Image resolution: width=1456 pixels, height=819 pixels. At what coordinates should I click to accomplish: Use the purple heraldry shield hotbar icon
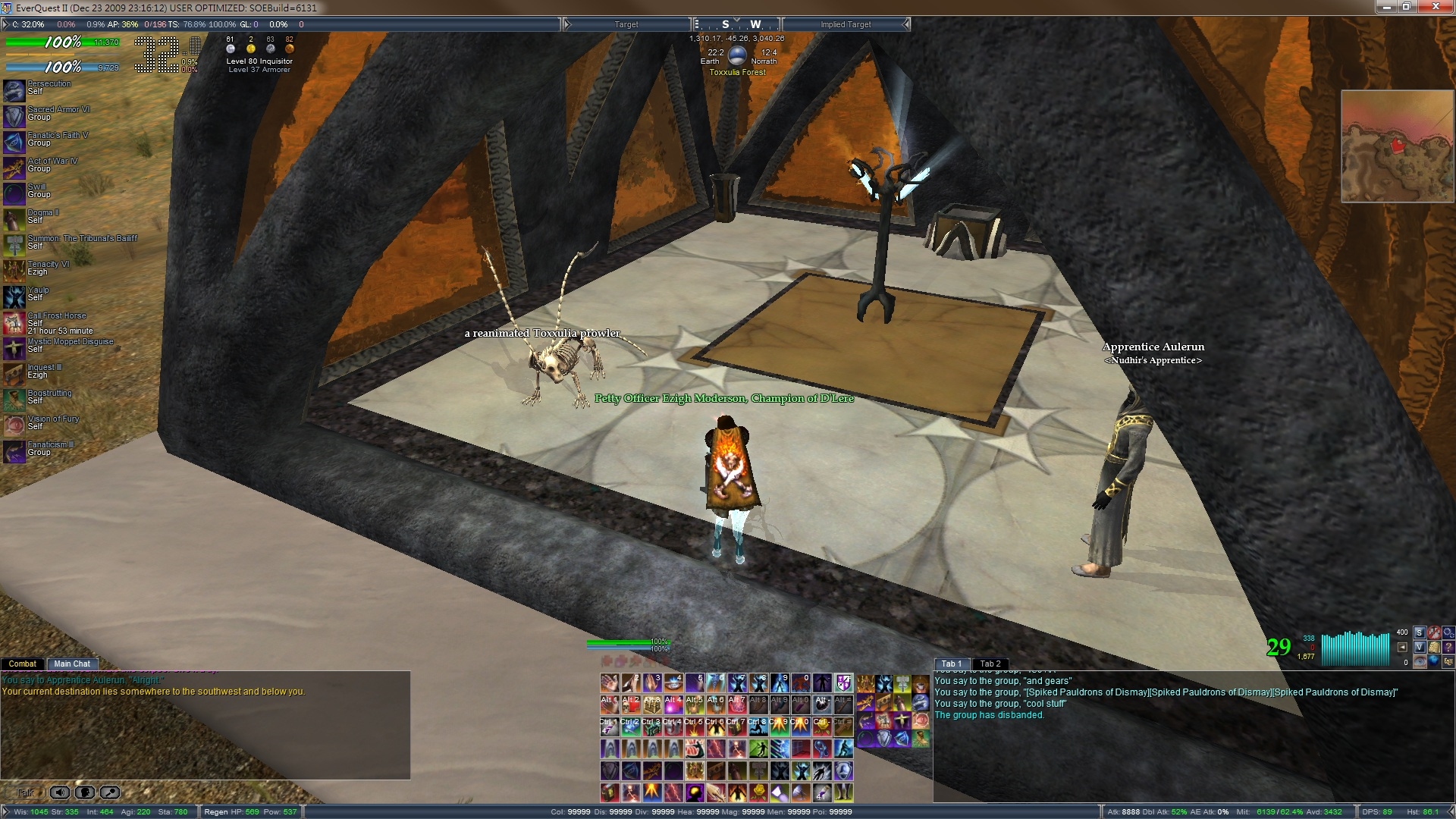[843, 683]
